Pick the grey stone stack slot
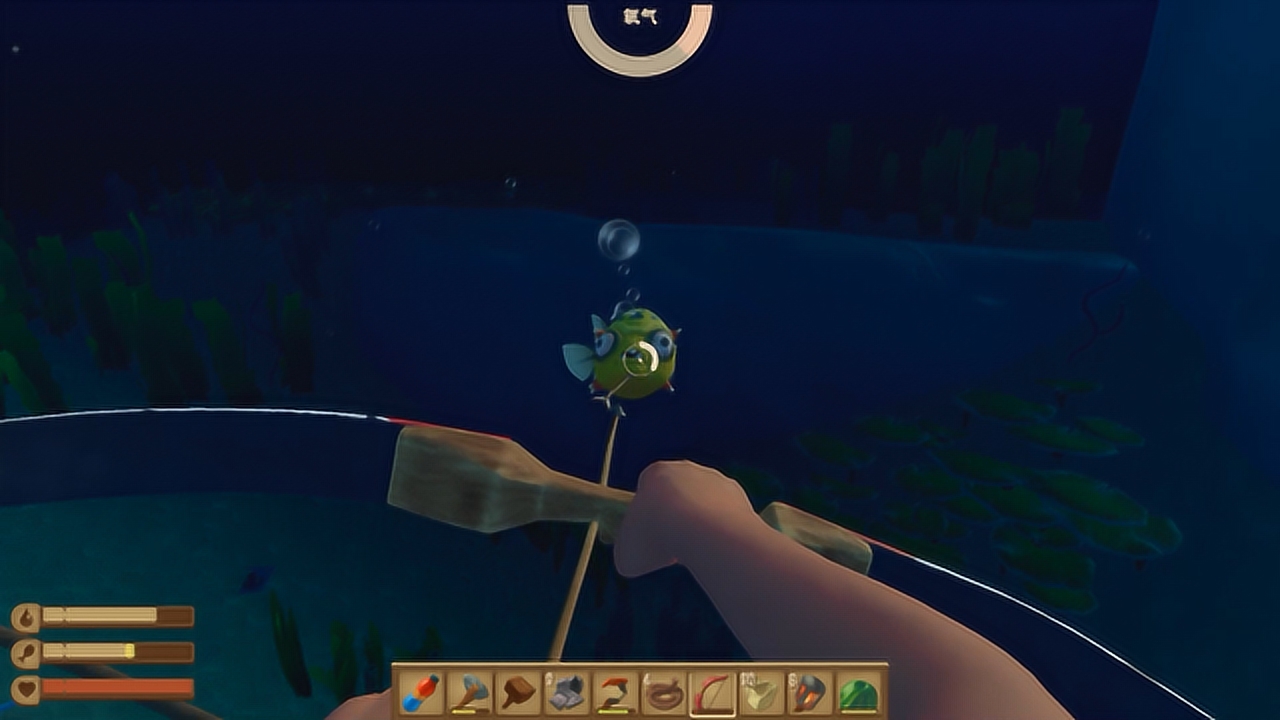This screenshot has width=1280, height=720. click(567, 693)
